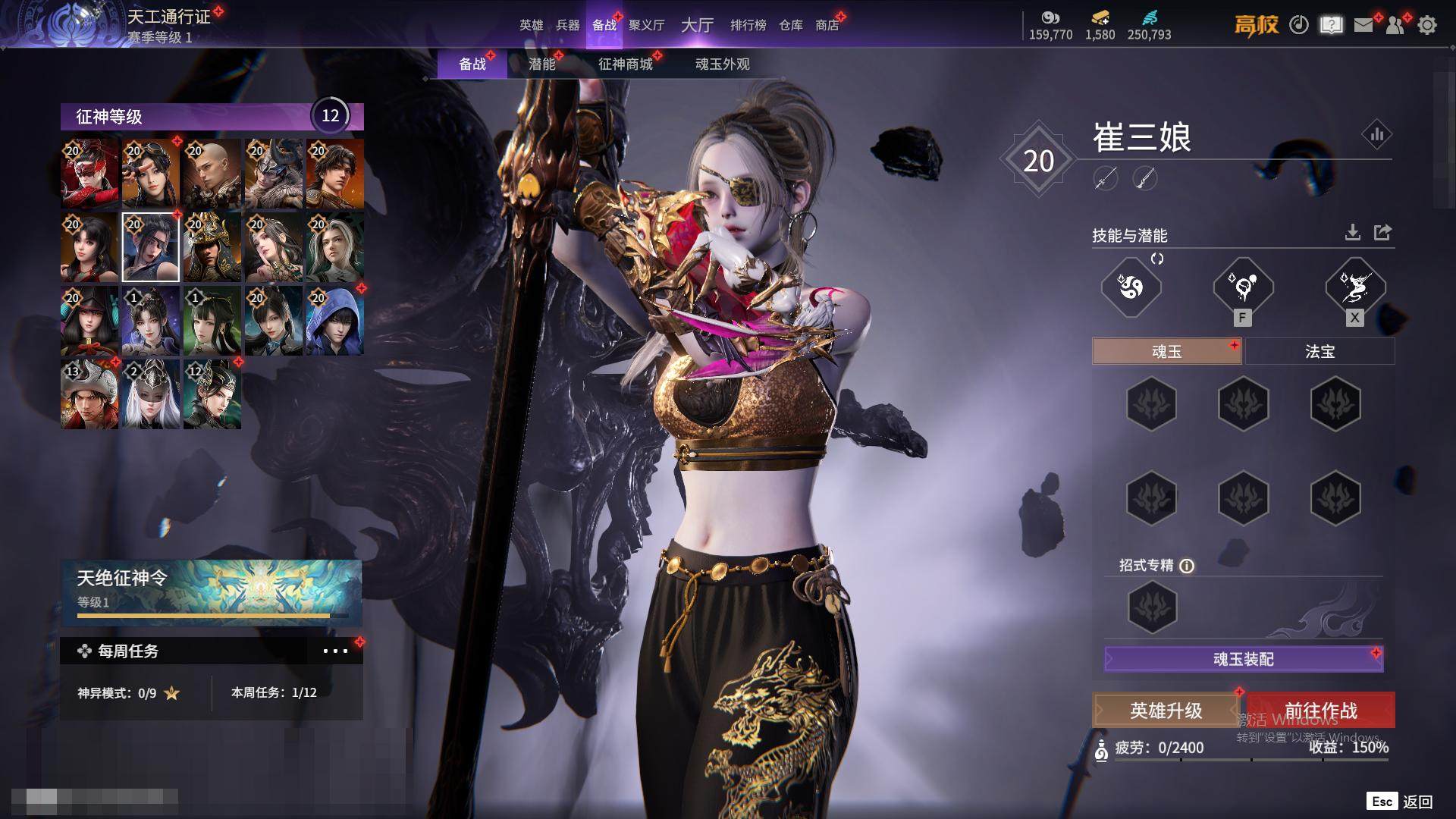The image size is (1456, 819).
Task: Open the 排行榜 leaderboard
Action: pyautogui.click(x=748, y=25)
